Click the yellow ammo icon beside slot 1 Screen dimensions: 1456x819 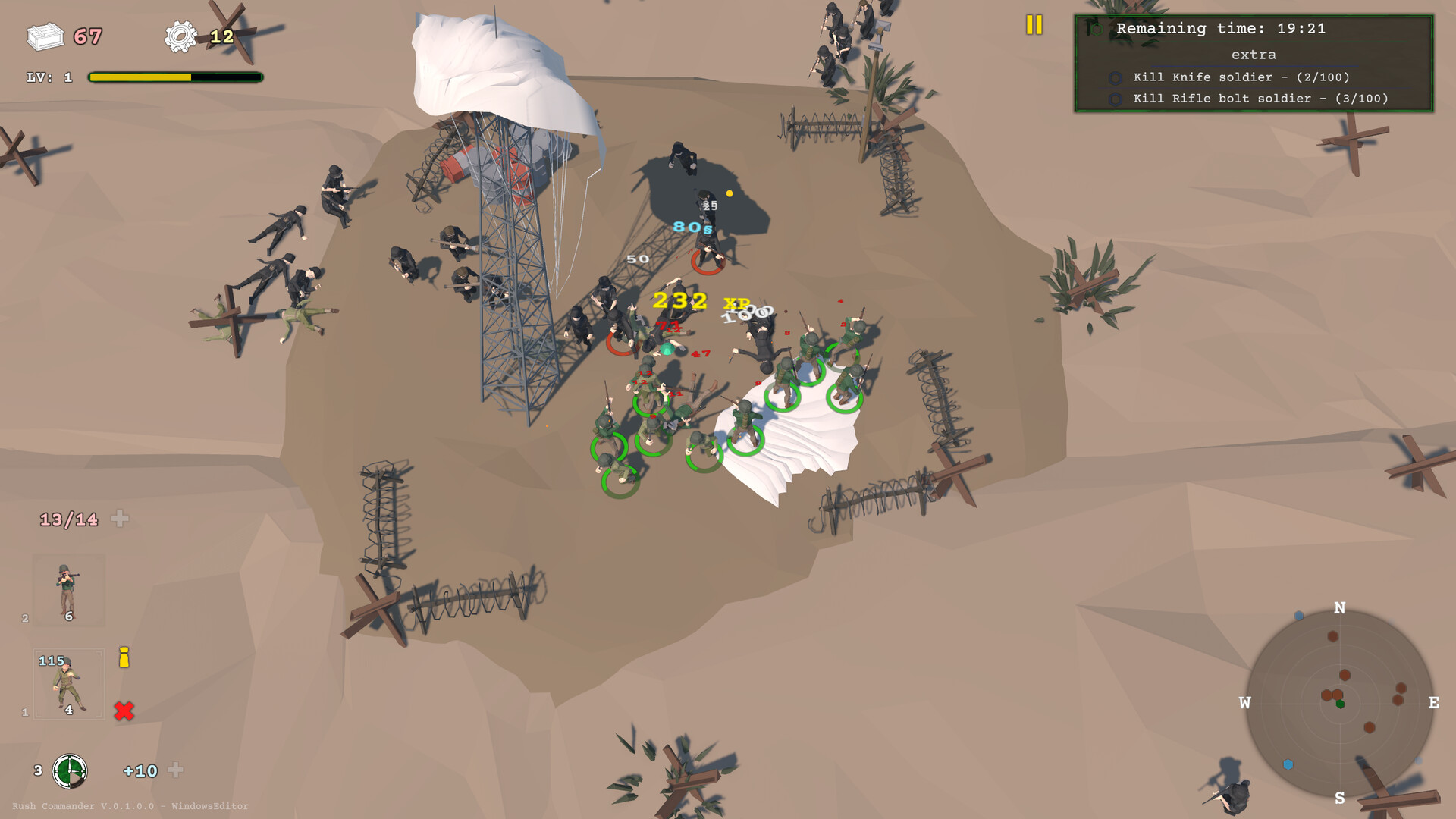(124, 659)
